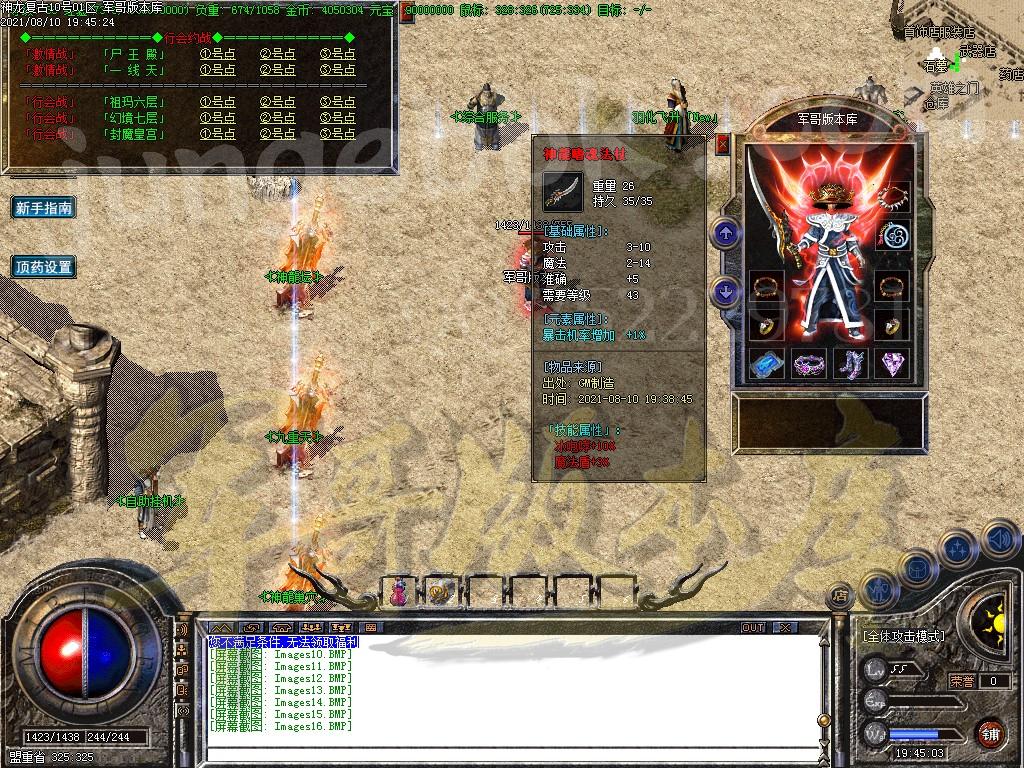Viewport: 1024px width, 768px height.
Task: Open the 店 shop button
Action: [x=840, y=595]
